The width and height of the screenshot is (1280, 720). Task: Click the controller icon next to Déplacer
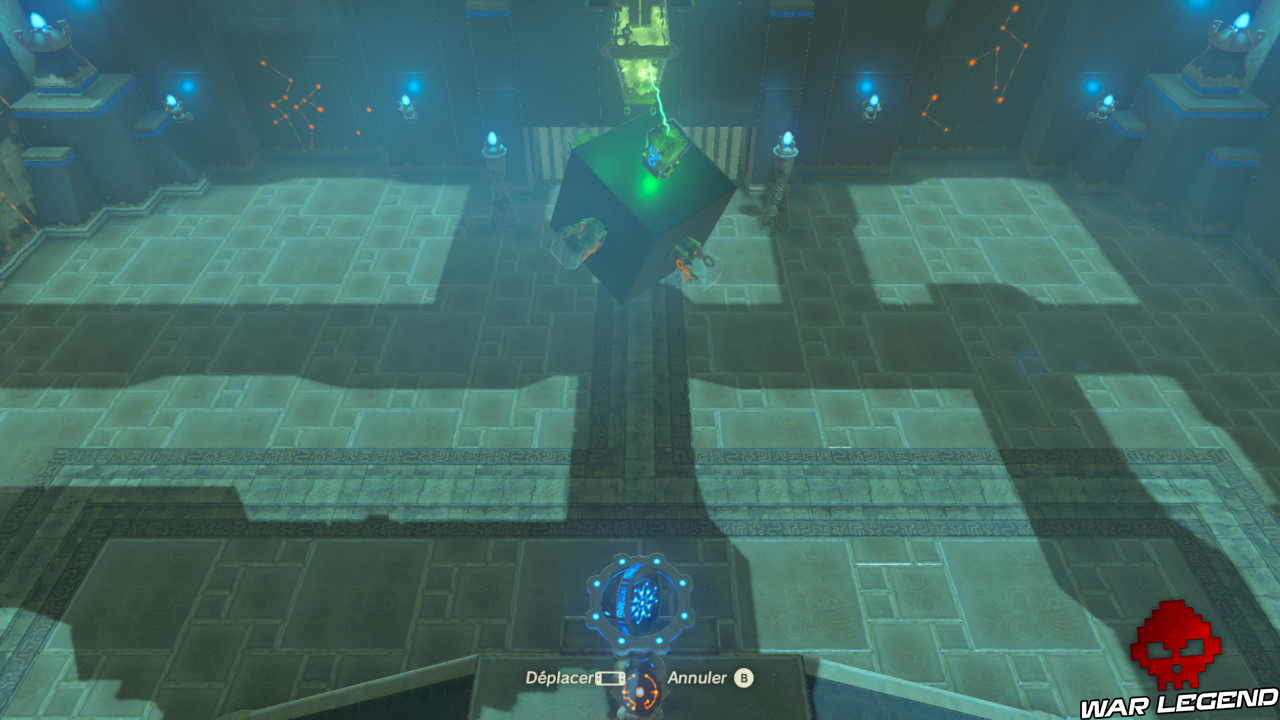click(612, 677)
